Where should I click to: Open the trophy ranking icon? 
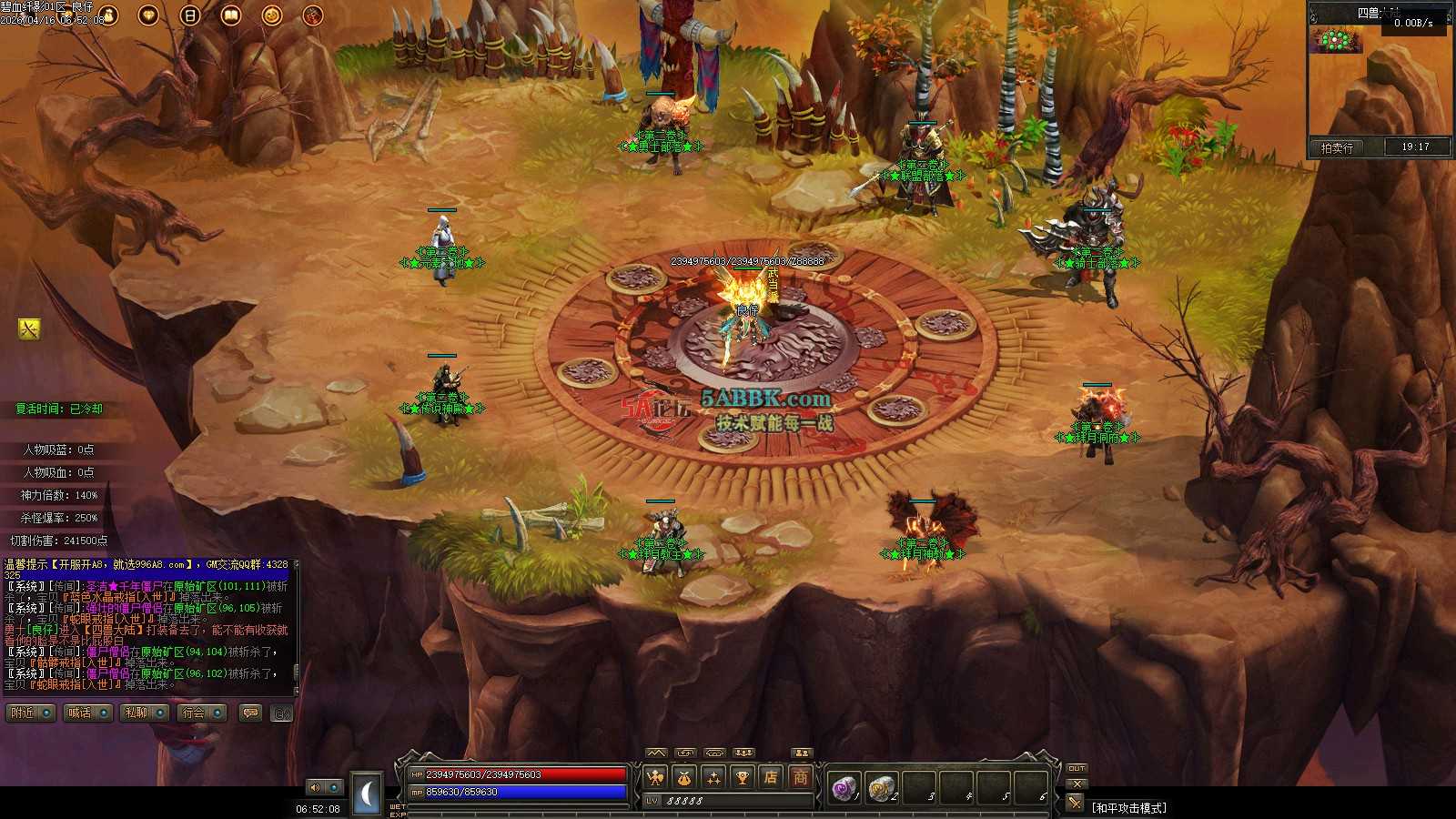pyautogui.click(x=743, y=777)
